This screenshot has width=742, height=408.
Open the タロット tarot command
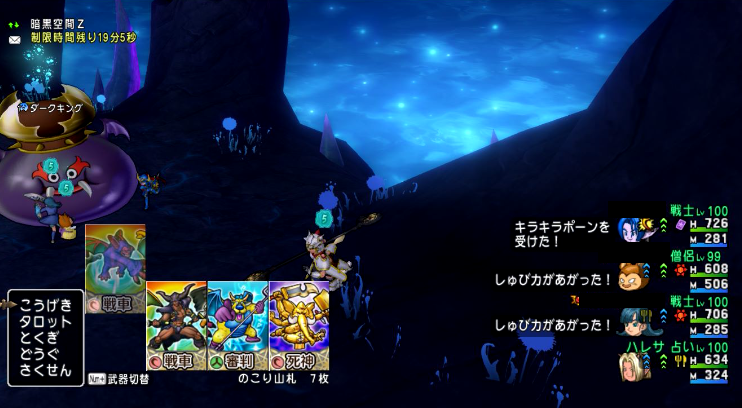[x=45, y=321]
